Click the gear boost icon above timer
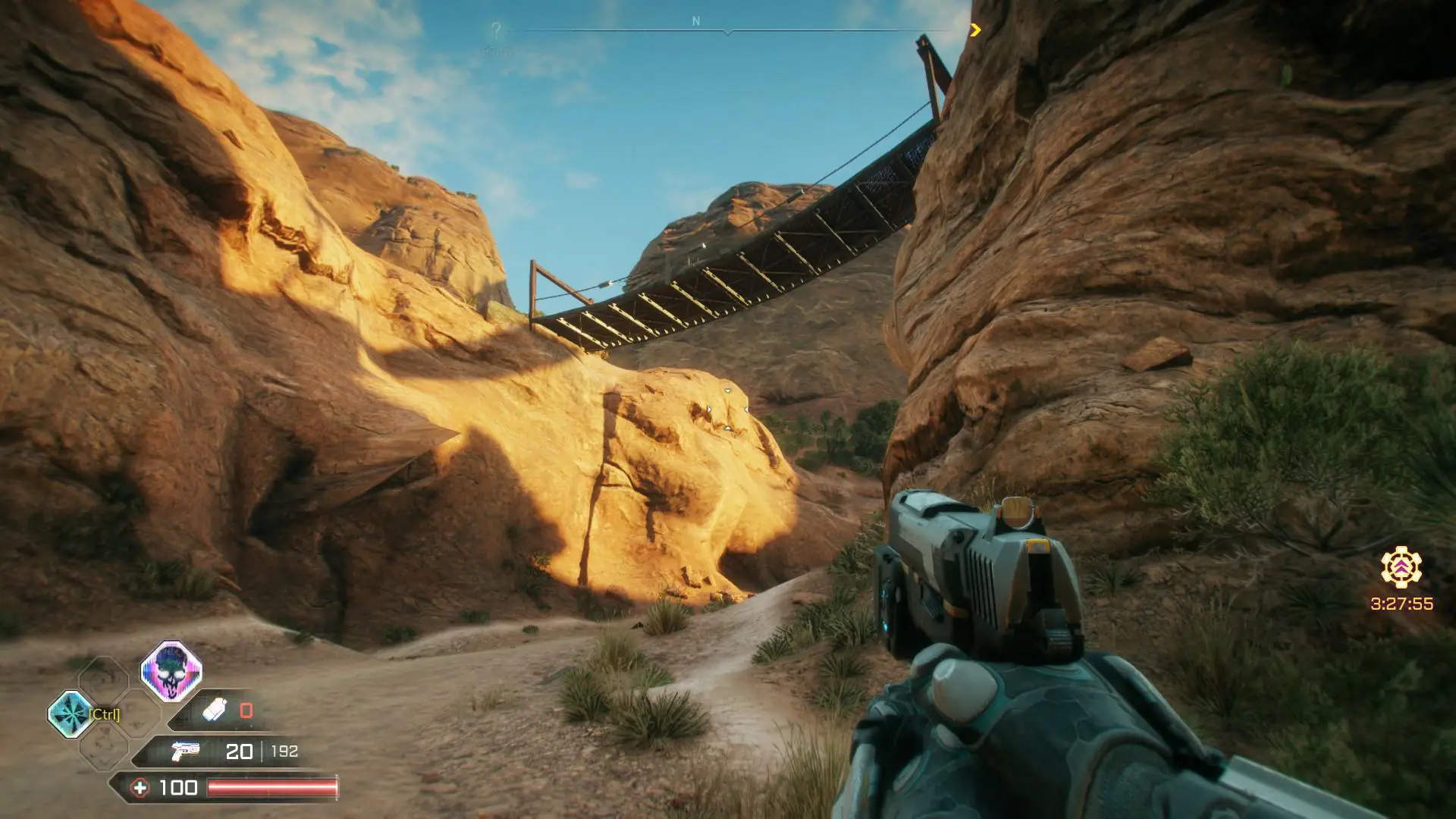This screenshot has width=1456, height=819. (x=1401, y=567)
